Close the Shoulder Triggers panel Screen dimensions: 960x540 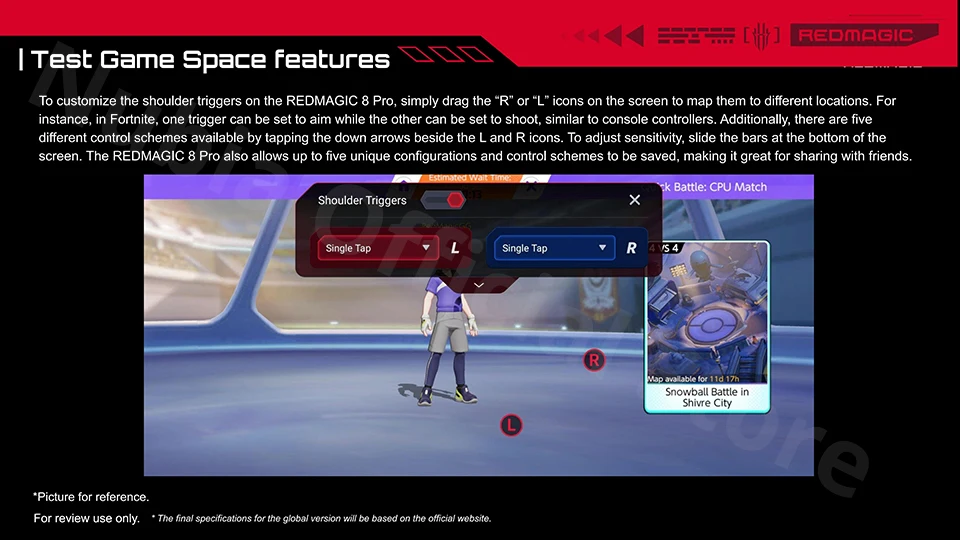634,200
